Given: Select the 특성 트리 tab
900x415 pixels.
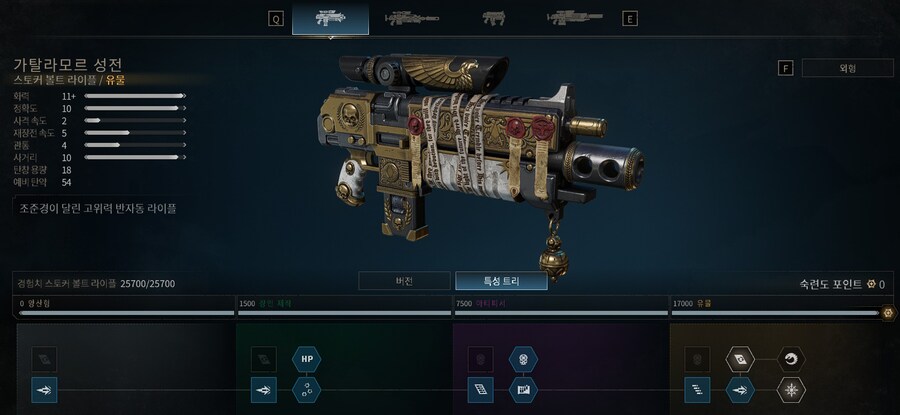Looking at the screenshot, I should (x=500, y=281).
